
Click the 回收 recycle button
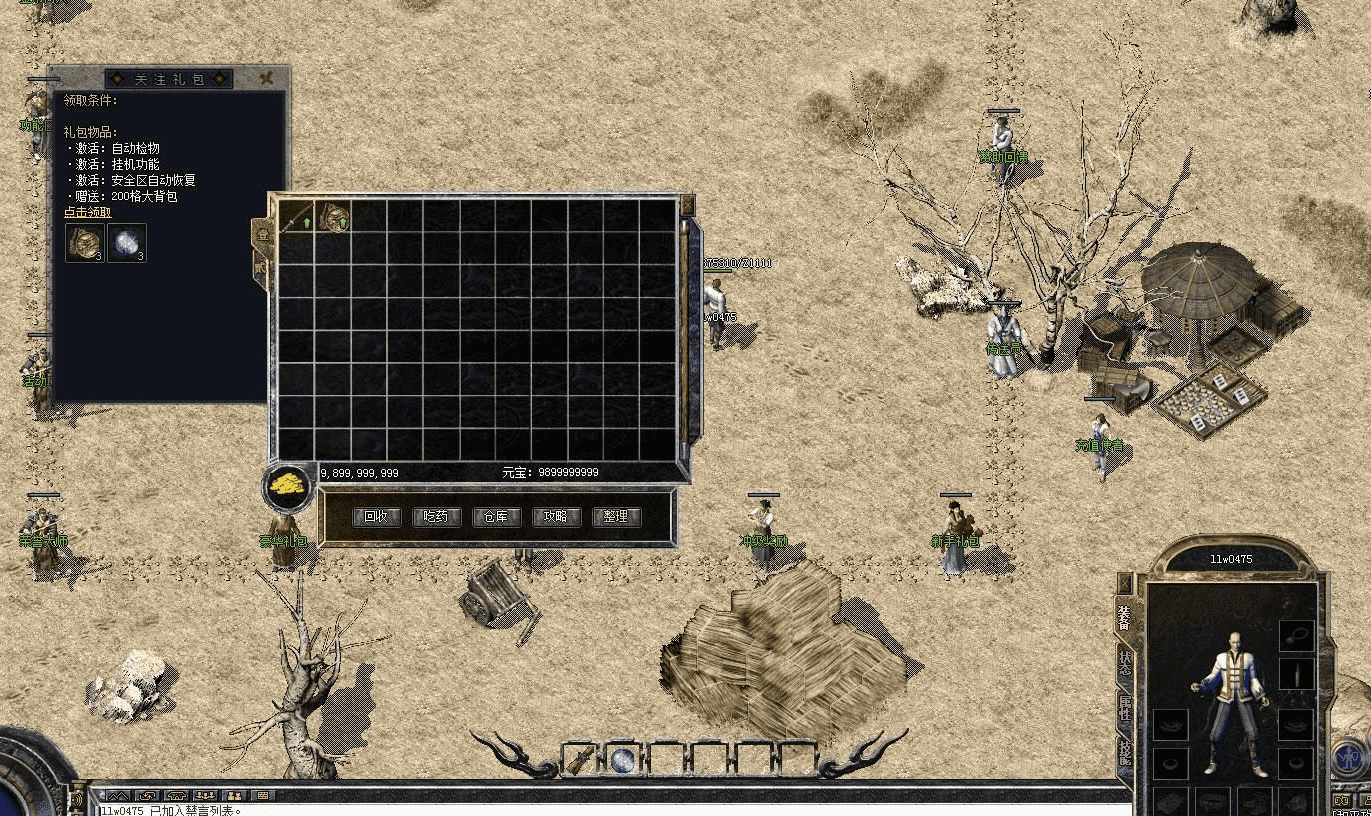tap(376, 517)
